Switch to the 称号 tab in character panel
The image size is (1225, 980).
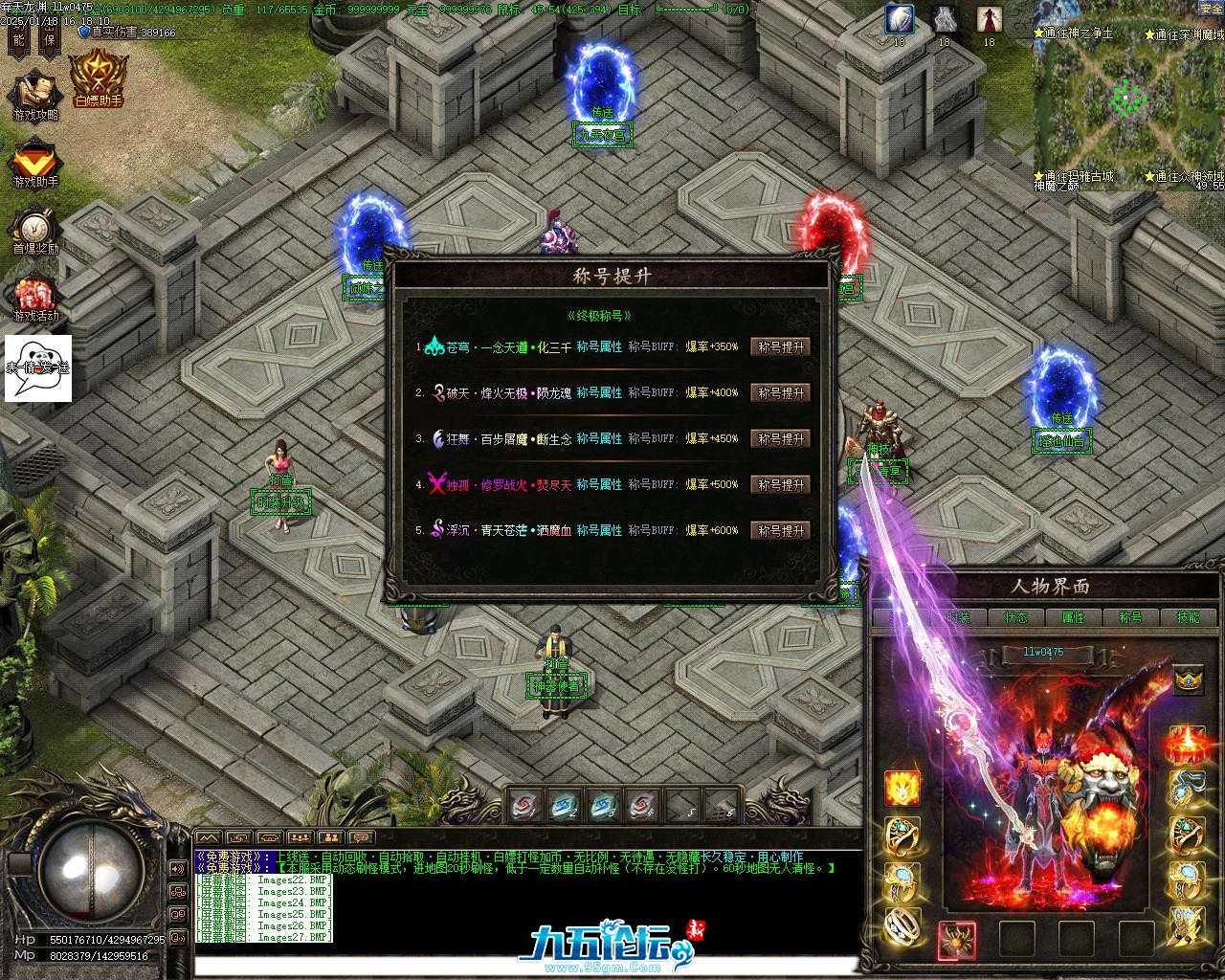(1130, 617)
